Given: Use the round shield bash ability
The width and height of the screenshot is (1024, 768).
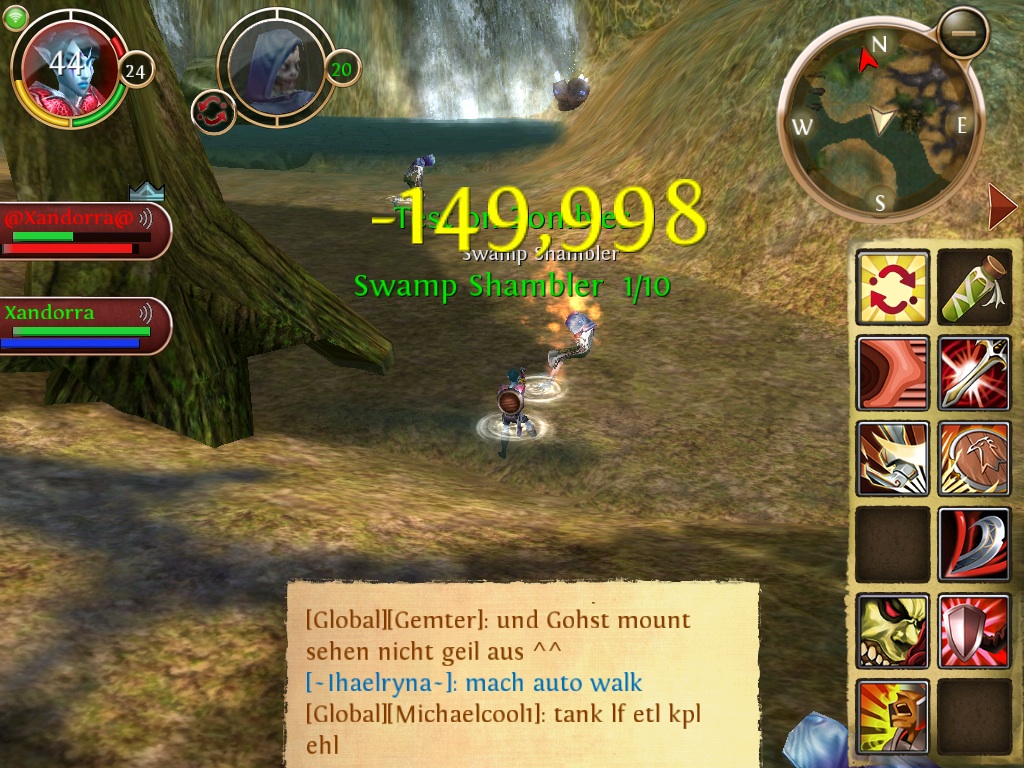Looking at the screenshot, I should pyautogui.click(x=975, y=459).
